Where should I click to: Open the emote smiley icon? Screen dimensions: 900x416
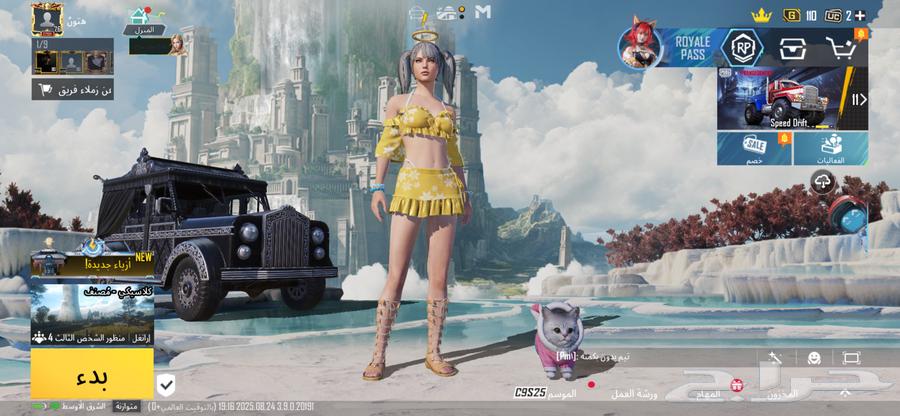tap(814, 357)
